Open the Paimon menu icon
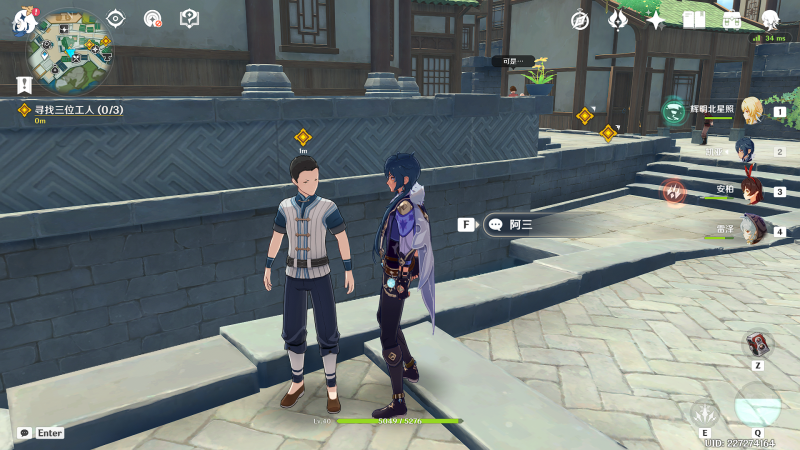800x450 pixels. [22, 22]
